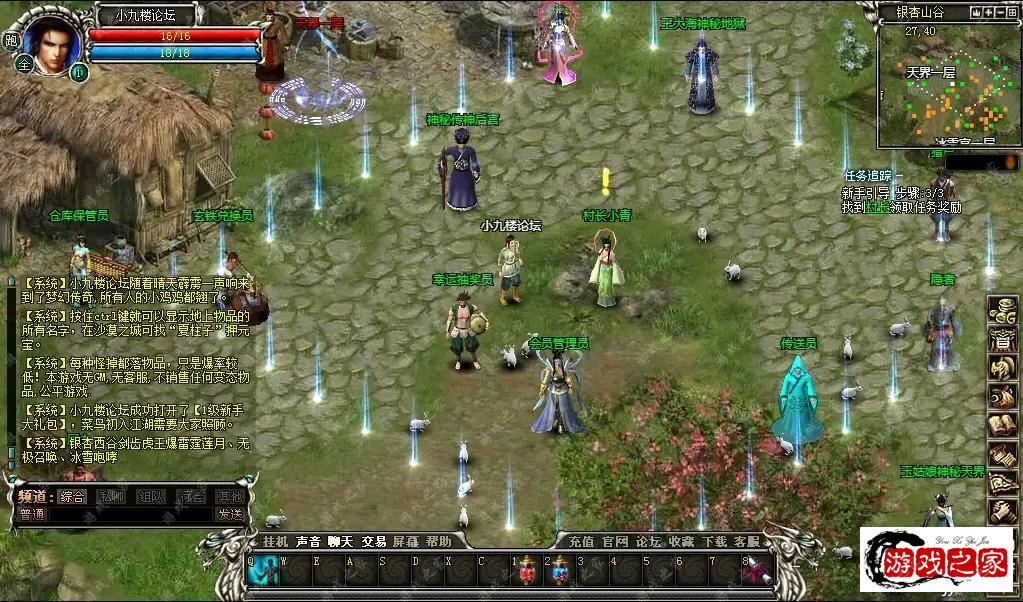Open the 挂机 auto-play menu
Image resolution: width=1023 pixels, height=602 pixels.
[x=274, y=541]
